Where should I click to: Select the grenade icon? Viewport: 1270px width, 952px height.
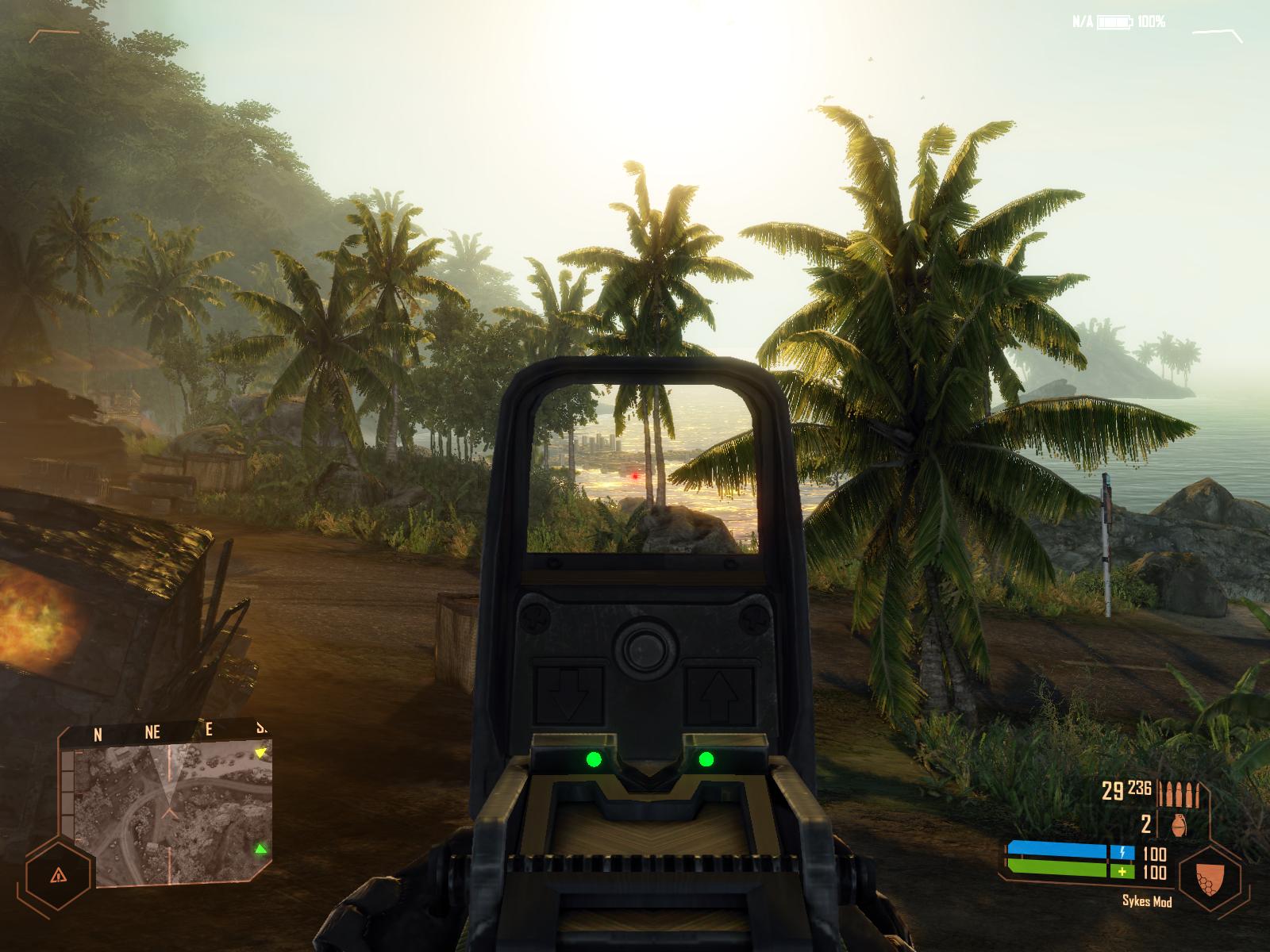(1179, 825)
